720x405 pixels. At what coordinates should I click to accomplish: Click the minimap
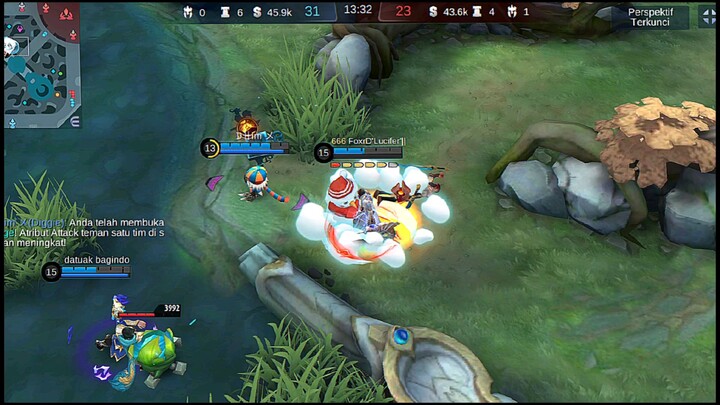point(42,64)
